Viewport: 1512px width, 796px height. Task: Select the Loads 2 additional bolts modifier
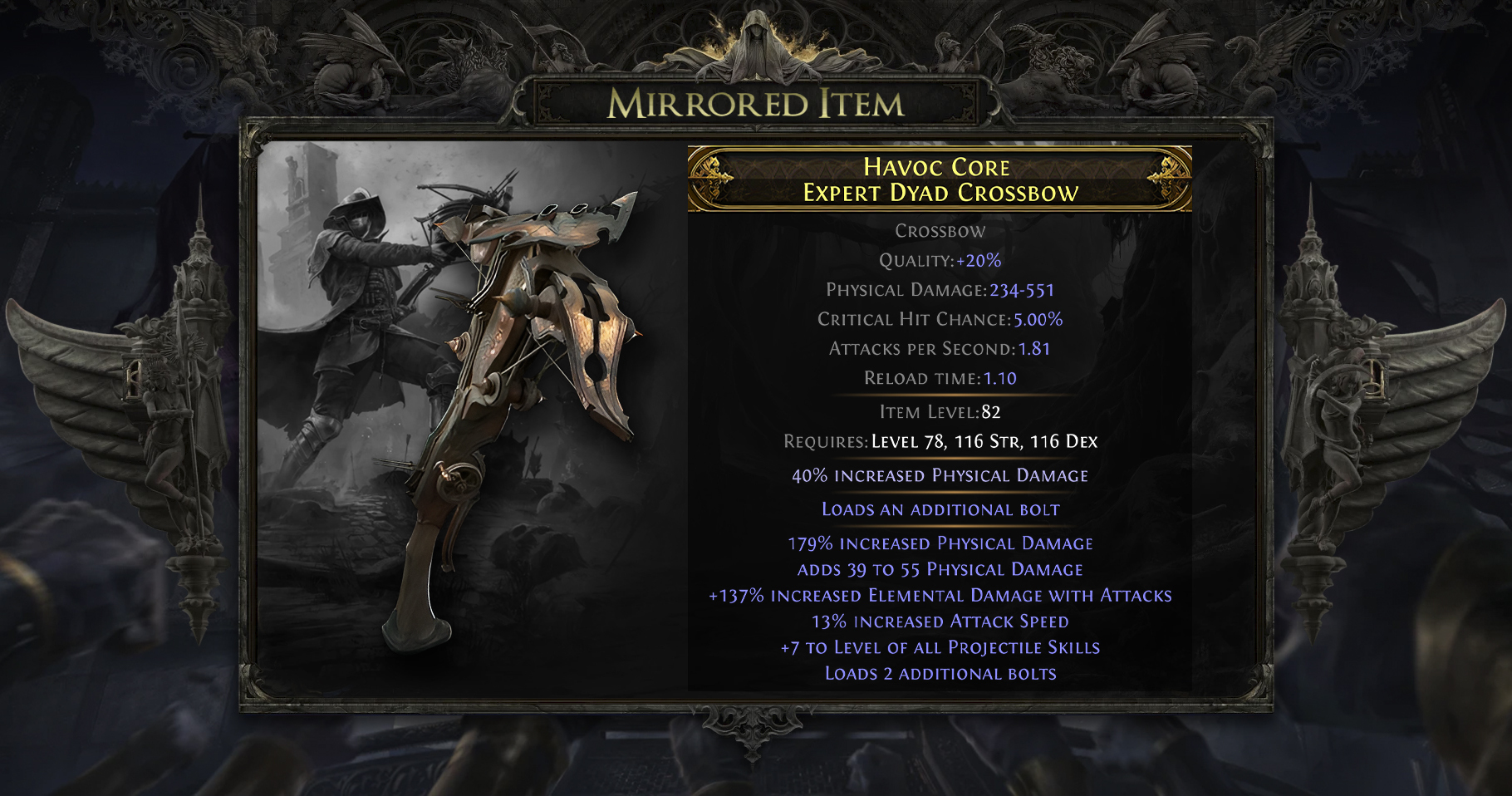pos(938,674)
